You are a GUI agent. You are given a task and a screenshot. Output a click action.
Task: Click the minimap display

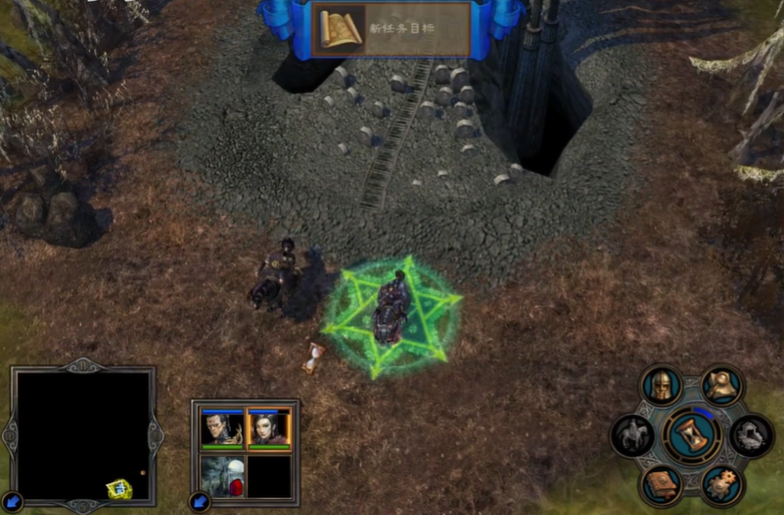(83, 435)
